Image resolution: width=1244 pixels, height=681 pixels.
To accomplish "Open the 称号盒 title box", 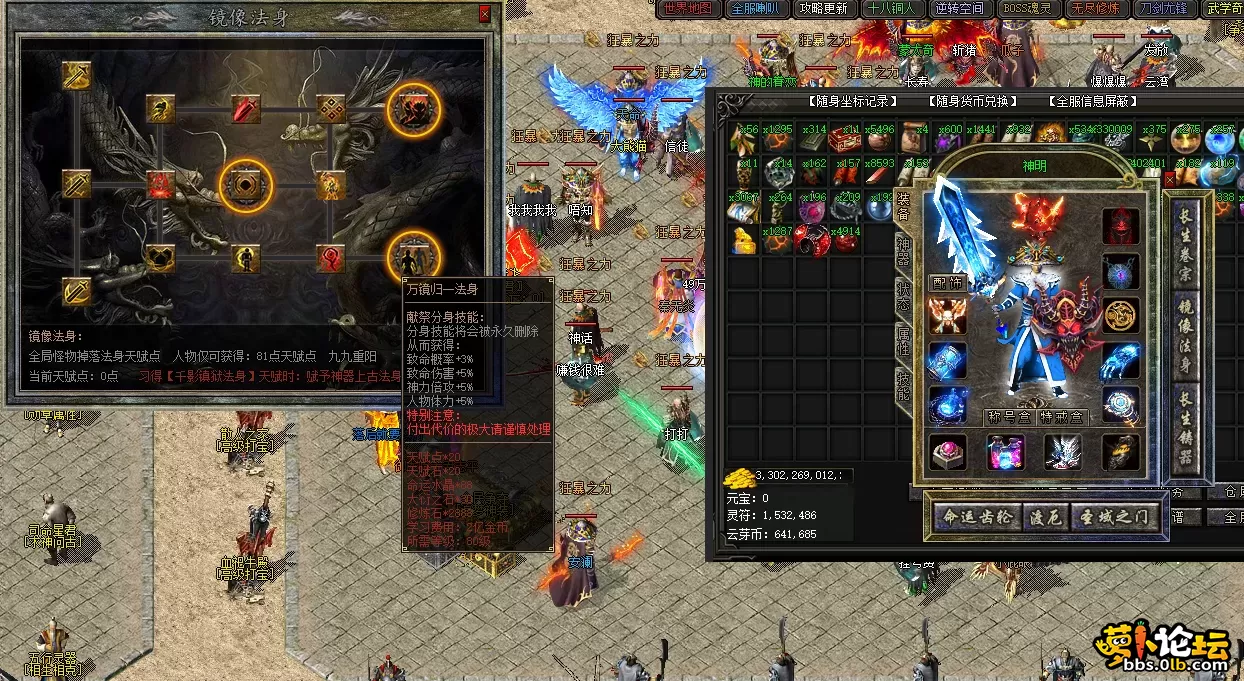I will coord(1009,418).
